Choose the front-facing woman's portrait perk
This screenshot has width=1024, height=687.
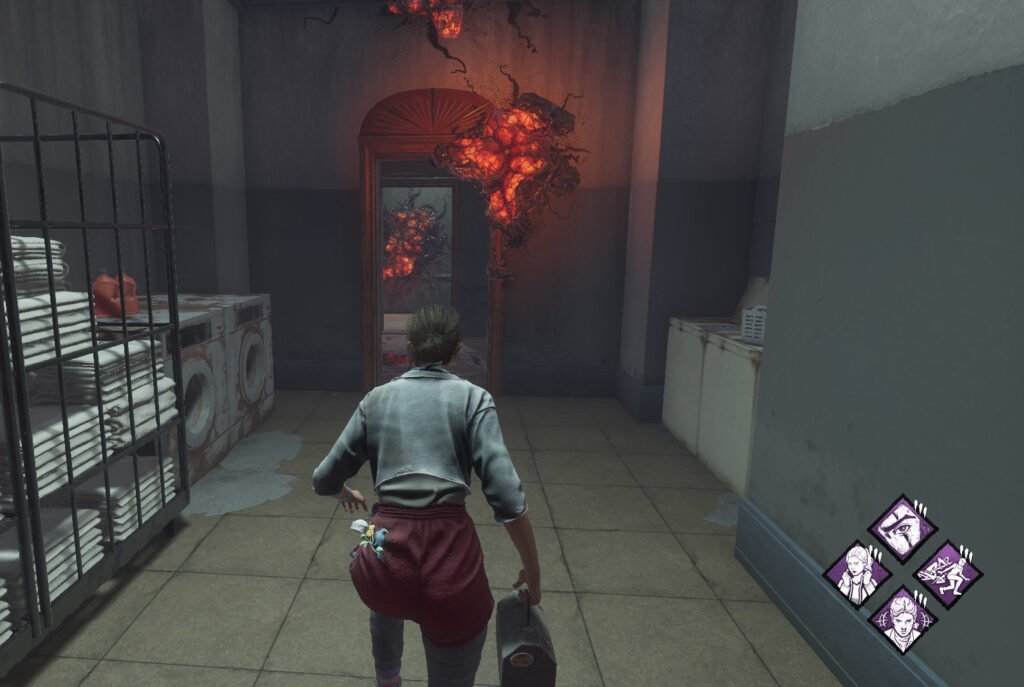click(901, 619)
